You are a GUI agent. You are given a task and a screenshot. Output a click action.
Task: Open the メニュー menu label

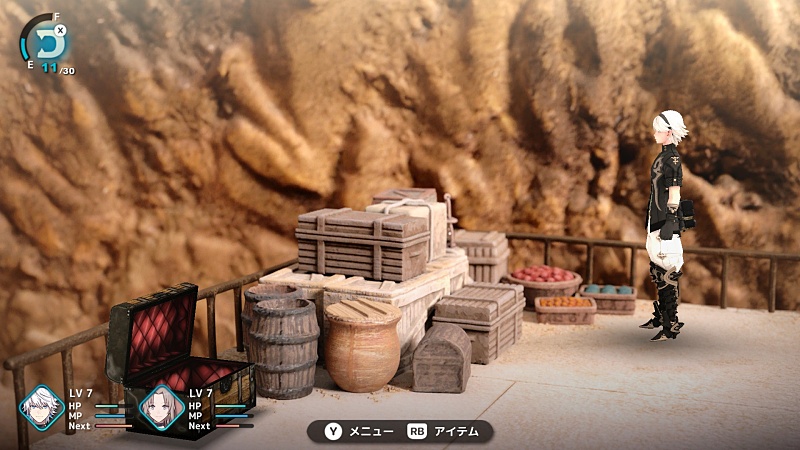pyautogui.click(x=370, y=431)
